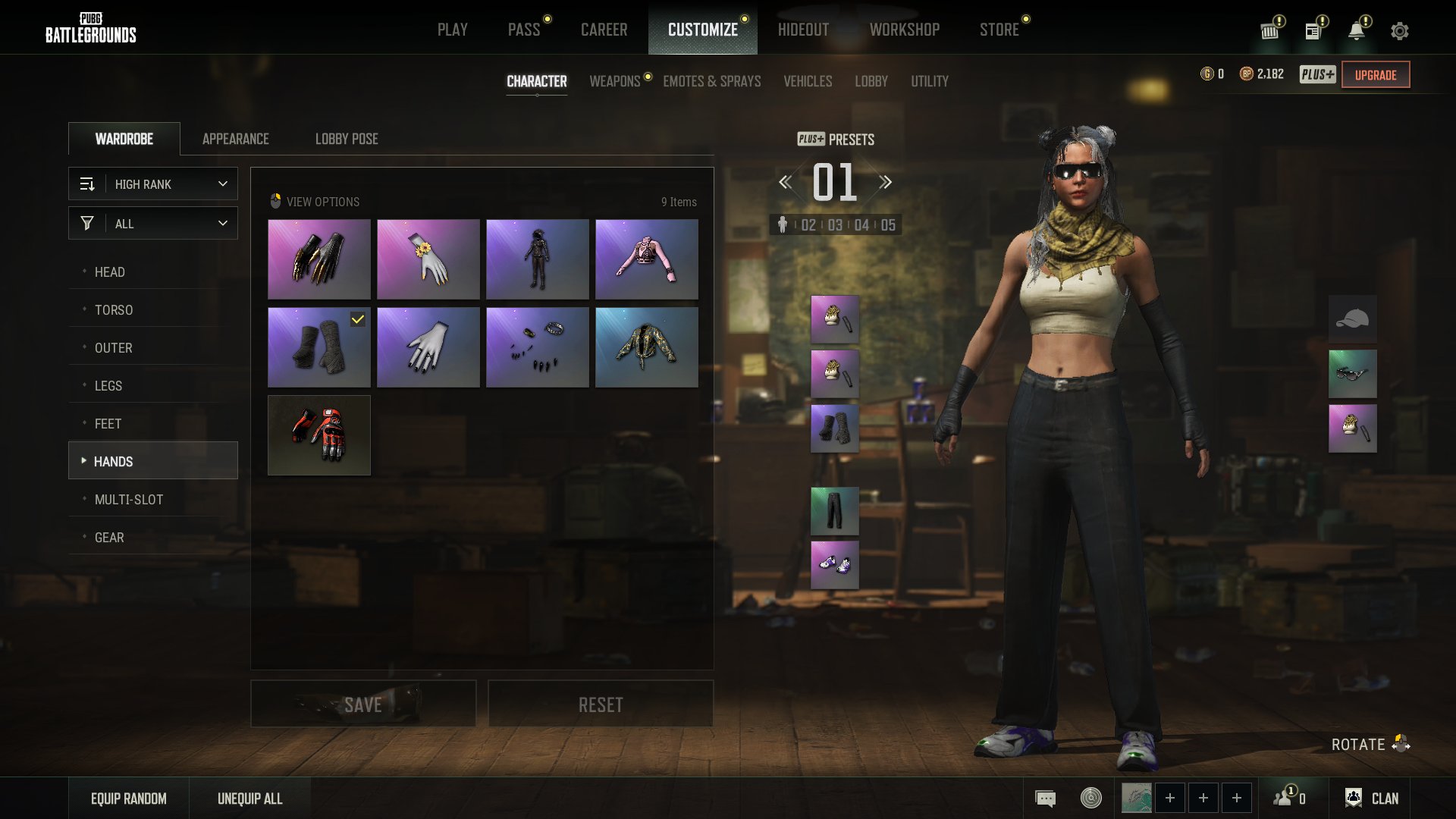Open the Clan panel
Image resolution: width=1456 pixels, height=819 pixels.
[1372, 799]
